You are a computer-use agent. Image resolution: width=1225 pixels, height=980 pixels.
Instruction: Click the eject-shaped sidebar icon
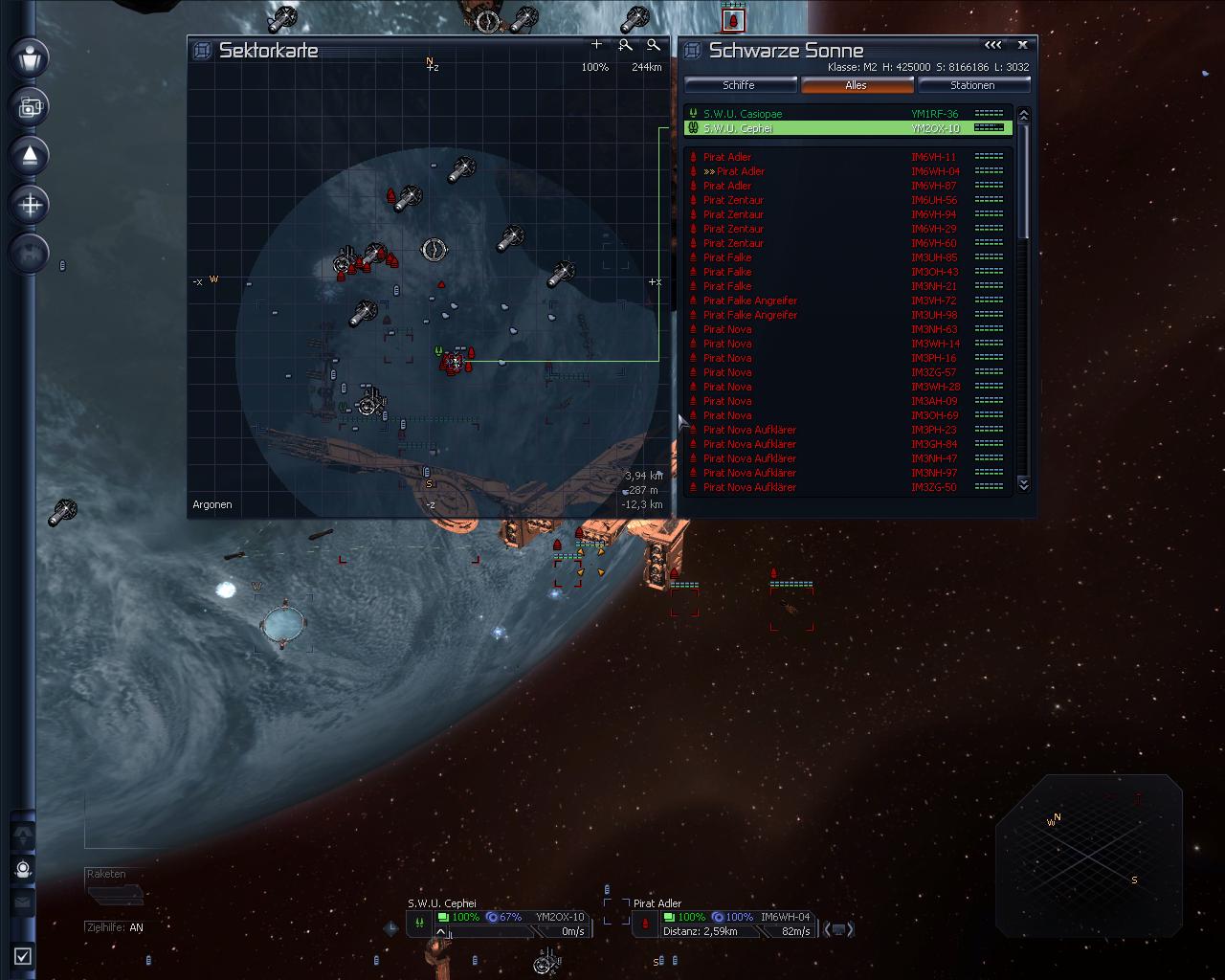tap(30, 155)
